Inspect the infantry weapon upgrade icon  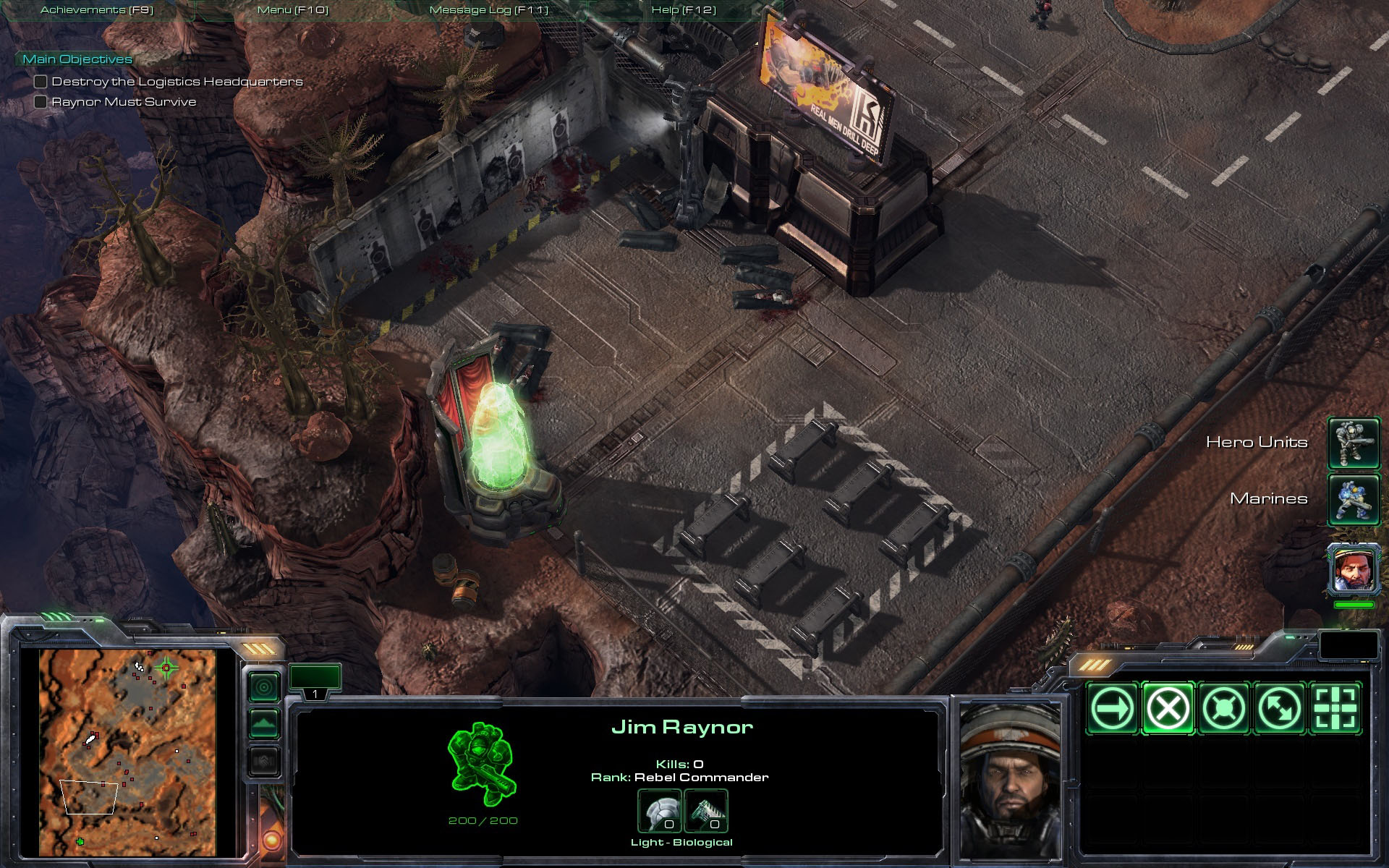[x=705, y=812]
